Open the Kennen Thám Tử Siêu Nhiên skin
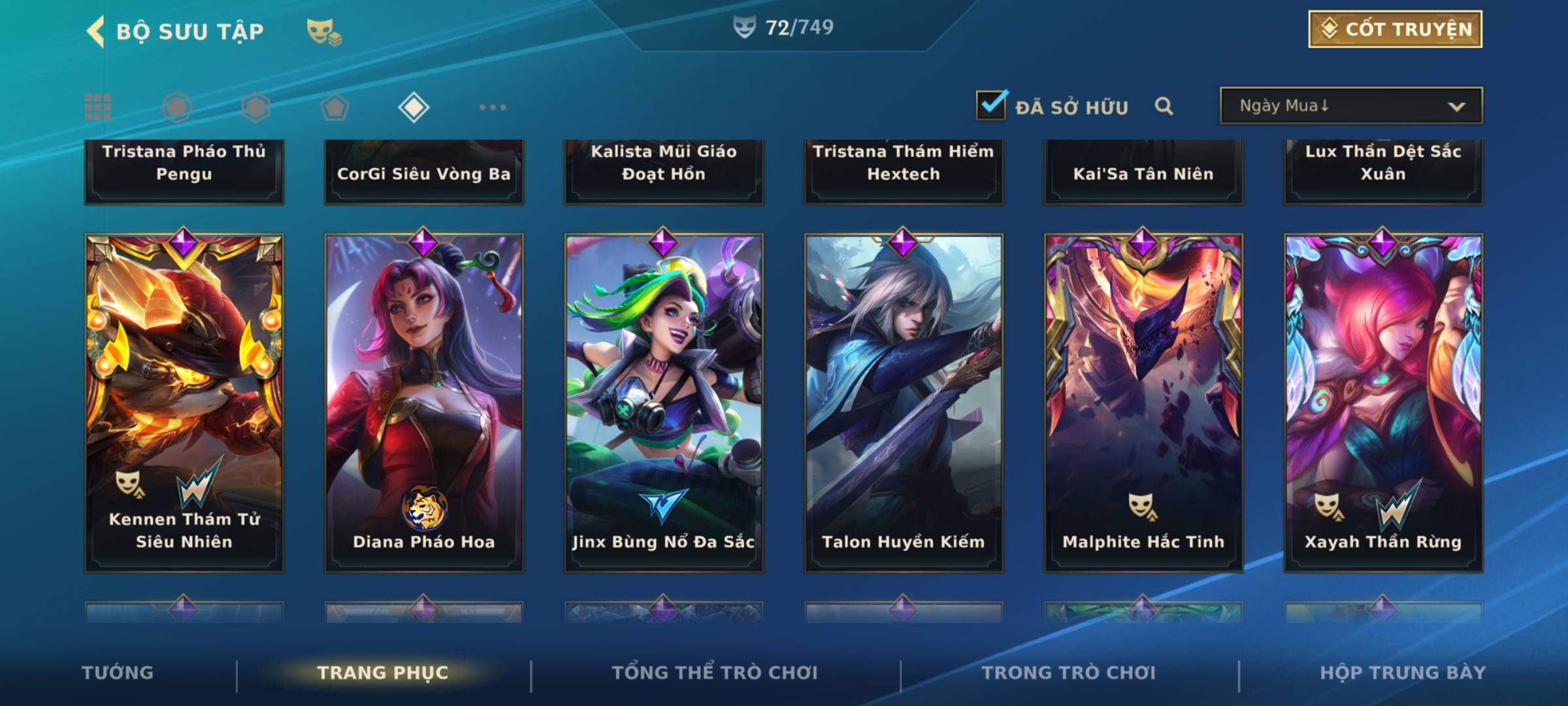The width and height of the screenshot is (1568, 706). tap(184, 402)
